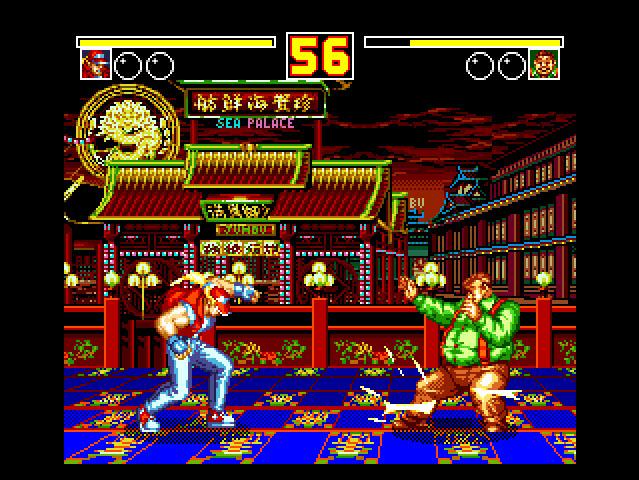Click Terry's red-capped portrait icon
Image resolution: width=639 pixels, height=480 pixels.
point(95,65)
